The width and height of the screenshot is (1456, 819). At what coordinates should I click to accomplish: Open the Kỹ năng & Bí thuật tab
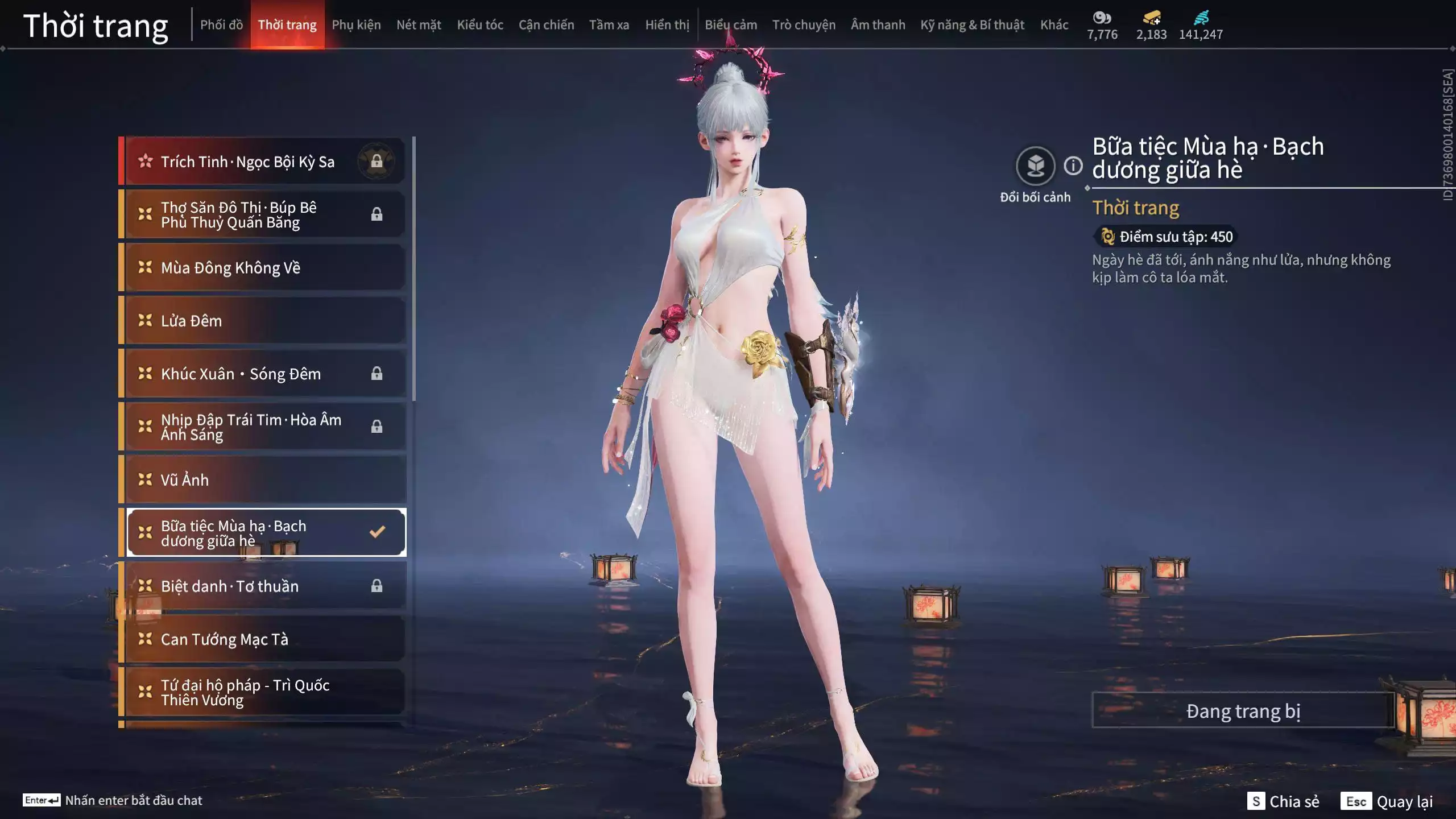tap(972, 25)
